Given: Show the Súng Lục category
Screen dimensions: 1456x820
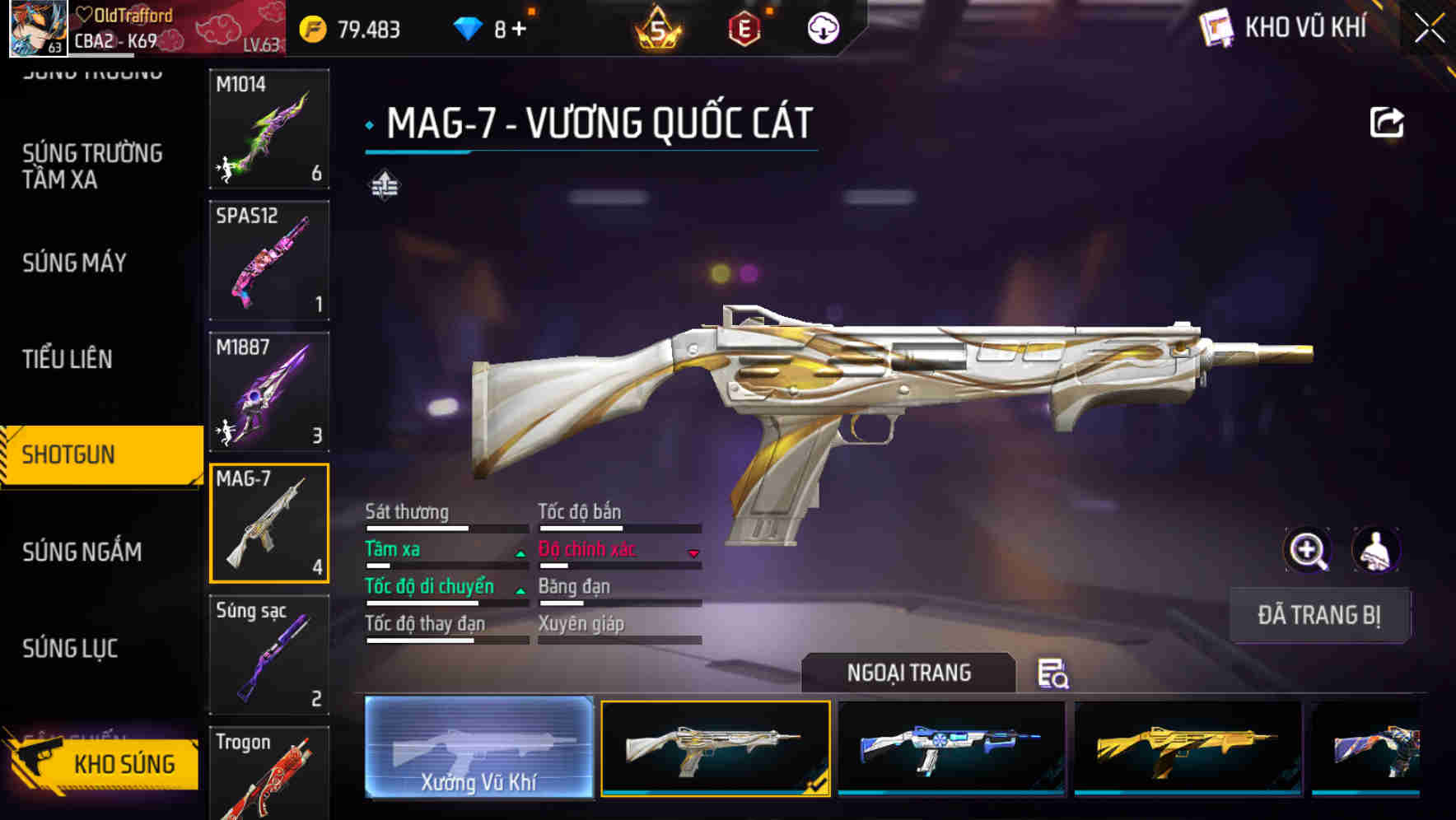Looking at the screenshot, I should (x=70, y=649).
